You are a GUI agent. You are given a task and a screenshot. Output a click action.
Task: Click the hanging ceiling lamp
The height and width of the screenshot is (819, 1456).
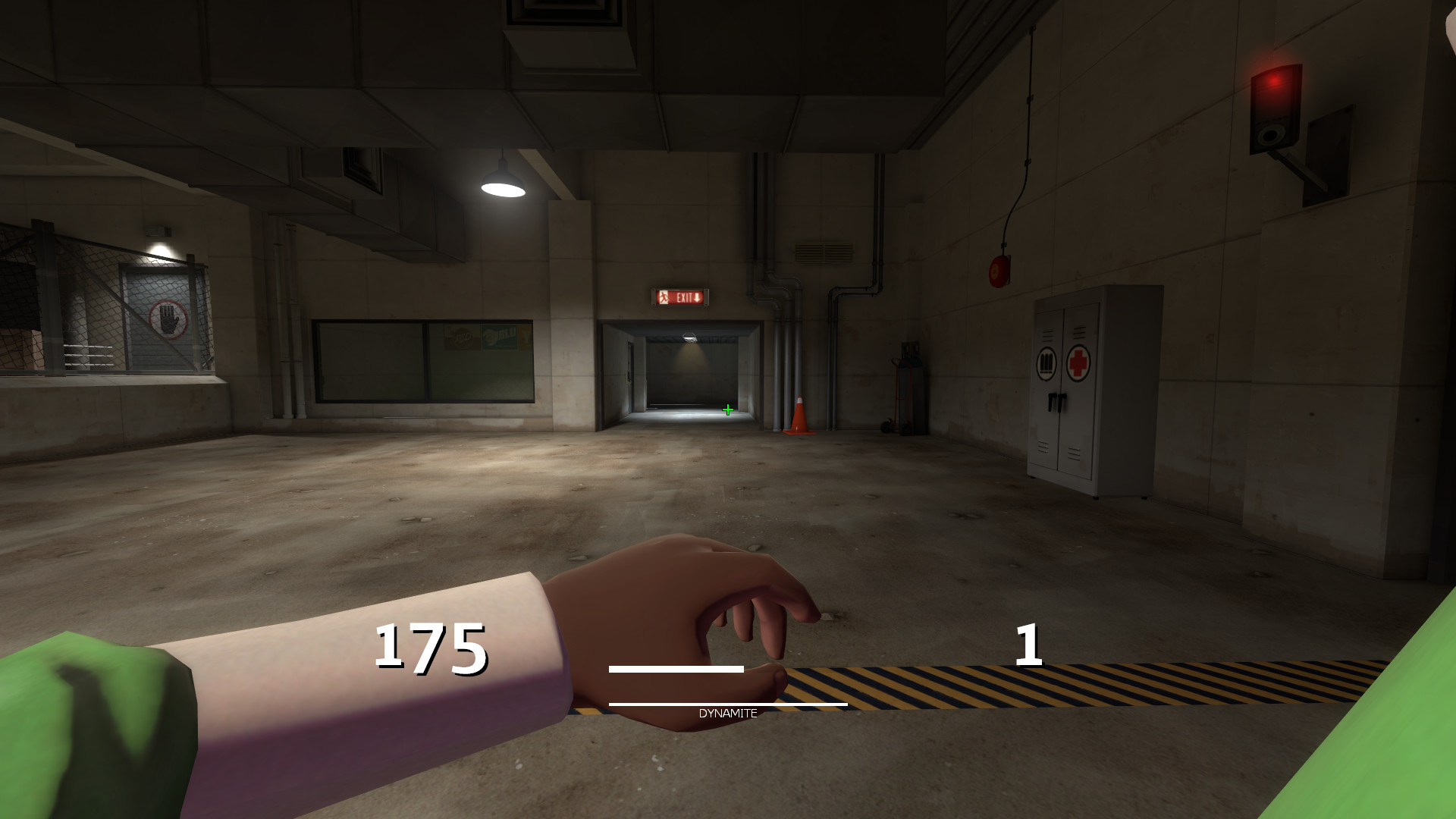pos(504,182)
